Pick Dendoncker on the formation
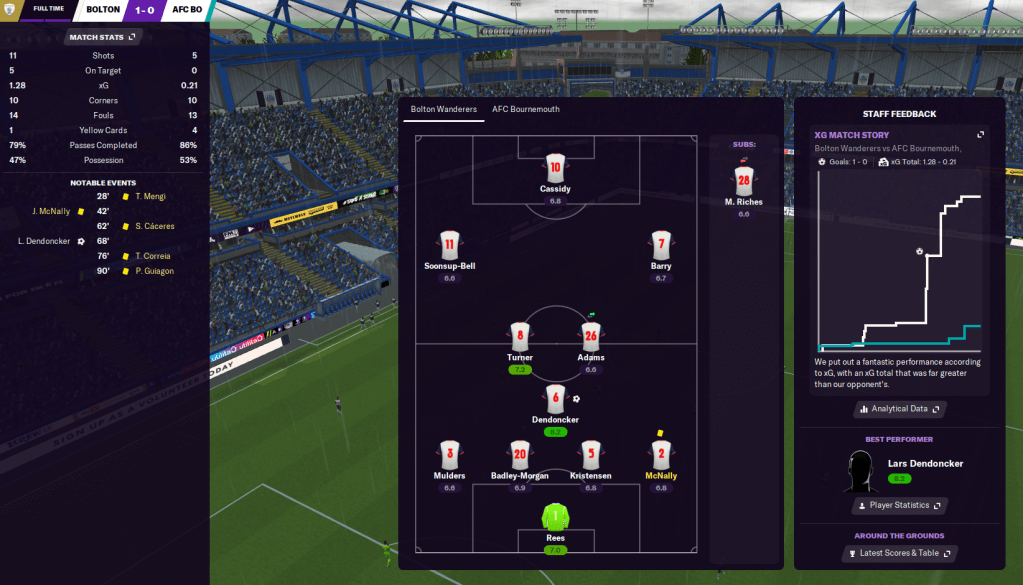The image size is (1023, 585). coord(556,399)
